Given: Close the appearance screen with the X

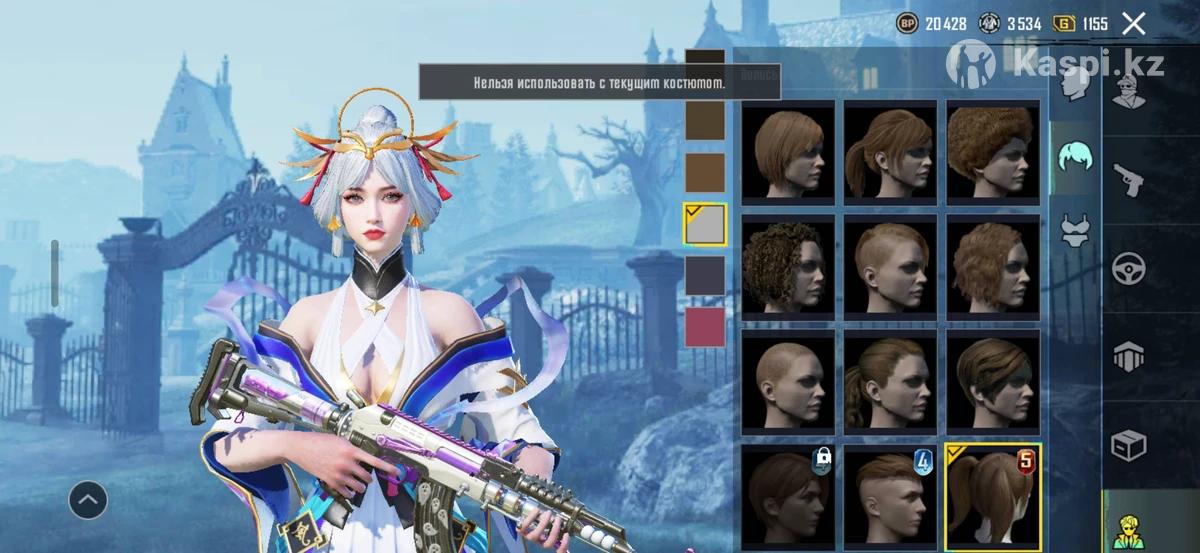Looking at the screenshot, I should (1133, 23).
